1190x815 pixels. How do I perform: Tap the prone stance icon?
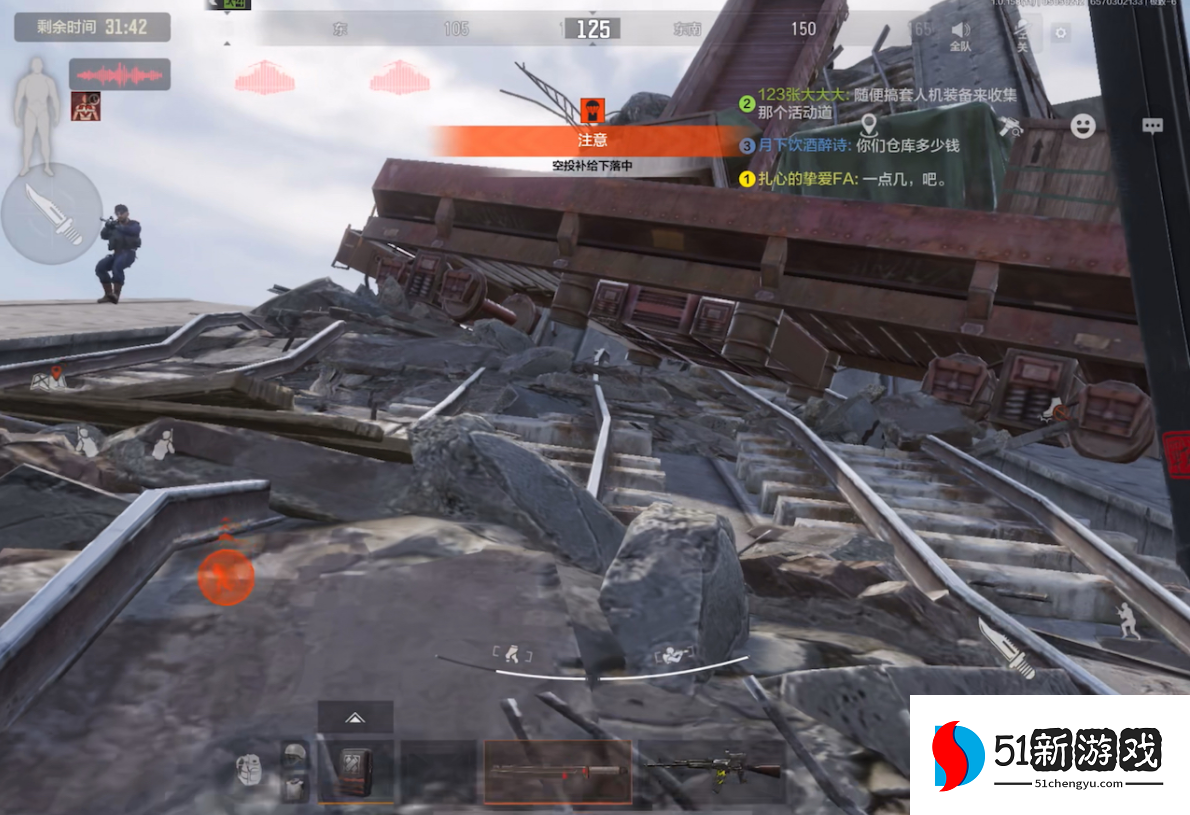668,656
